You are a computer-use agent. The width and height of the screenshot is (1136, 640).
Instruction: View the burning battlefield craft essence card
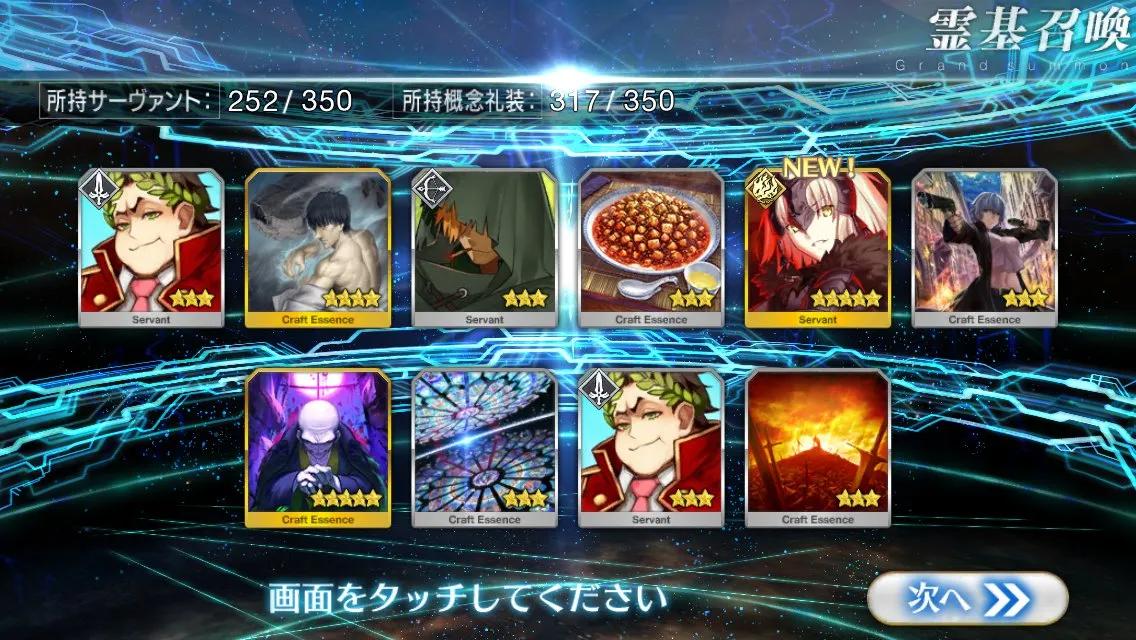817,447
